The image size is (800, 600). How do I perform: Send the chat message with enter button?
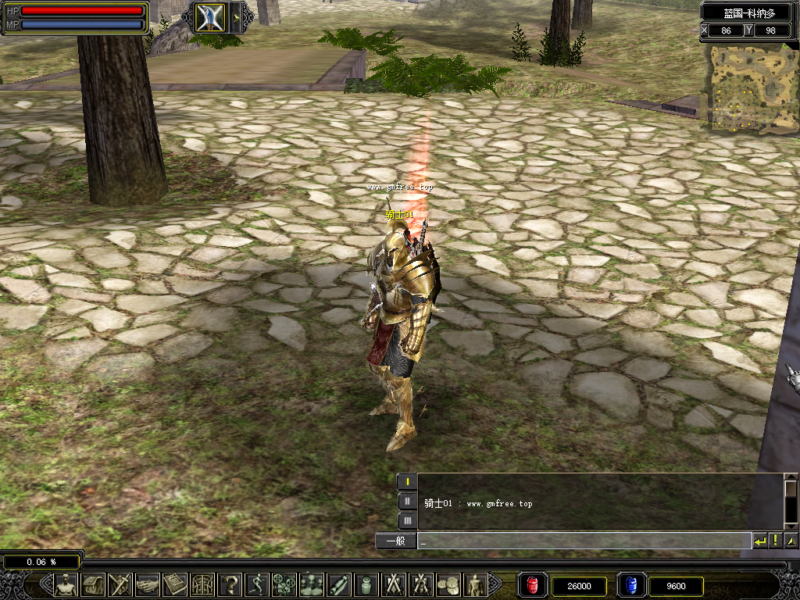point(760,541)
